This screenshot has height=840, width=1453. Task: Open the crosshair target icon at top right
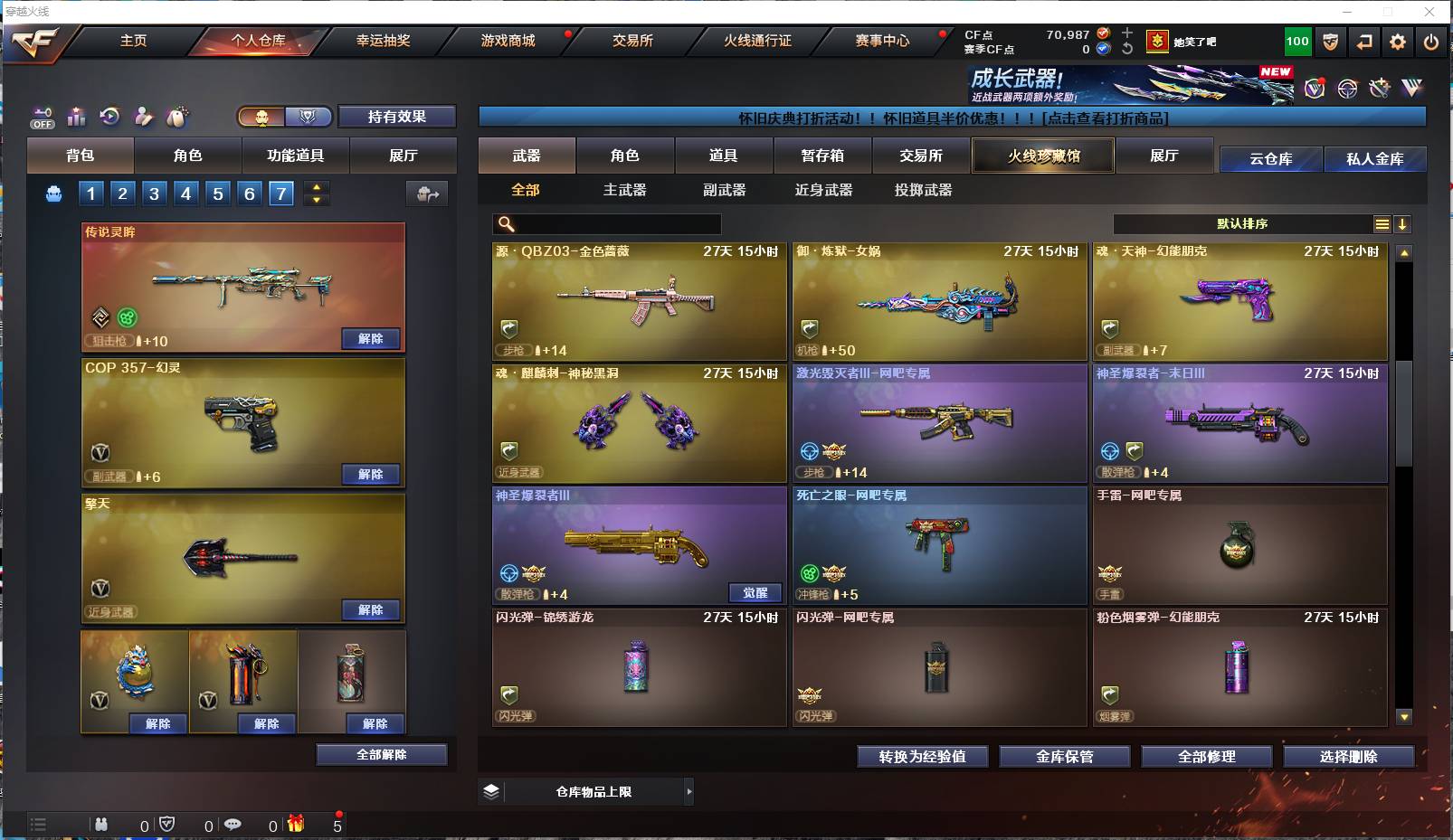pyautogui.click(x=1347, y=88)
